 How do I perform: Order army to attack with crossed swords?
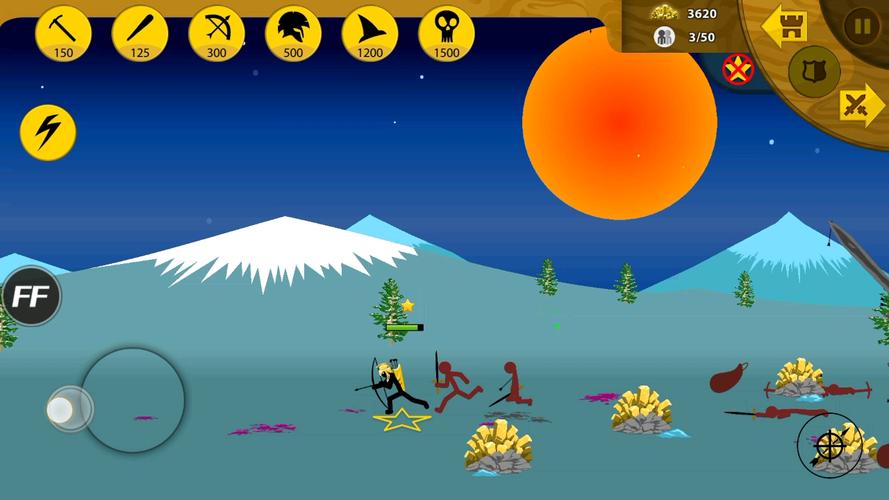[857, 104]
